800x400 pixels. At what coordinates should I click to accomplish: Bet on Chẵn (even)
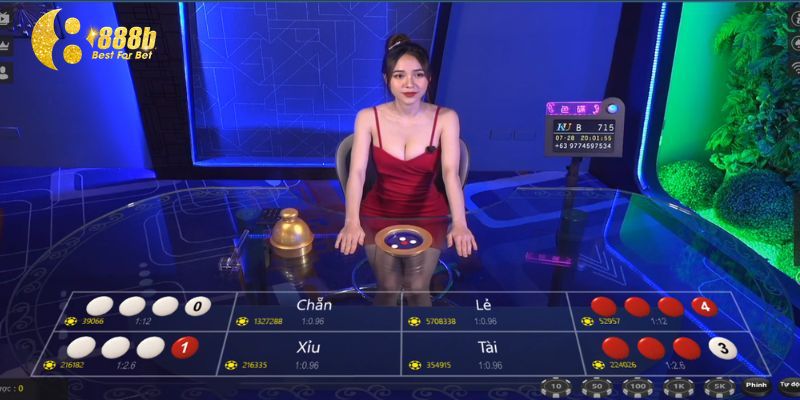pyautogui.click(x=314, y=310)
